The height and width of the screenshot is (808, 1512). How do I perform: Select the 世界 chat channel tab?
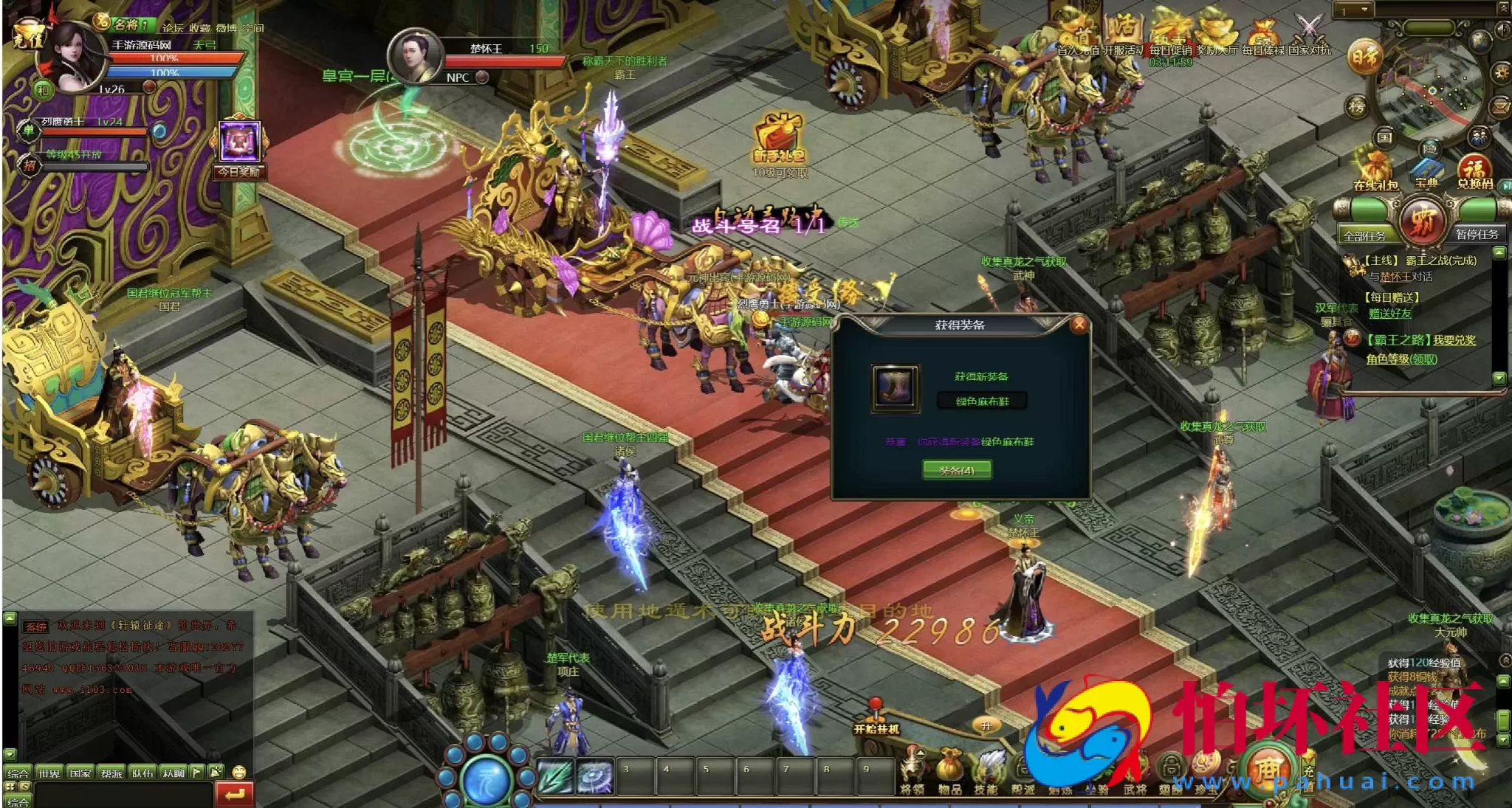coord(49,773)
